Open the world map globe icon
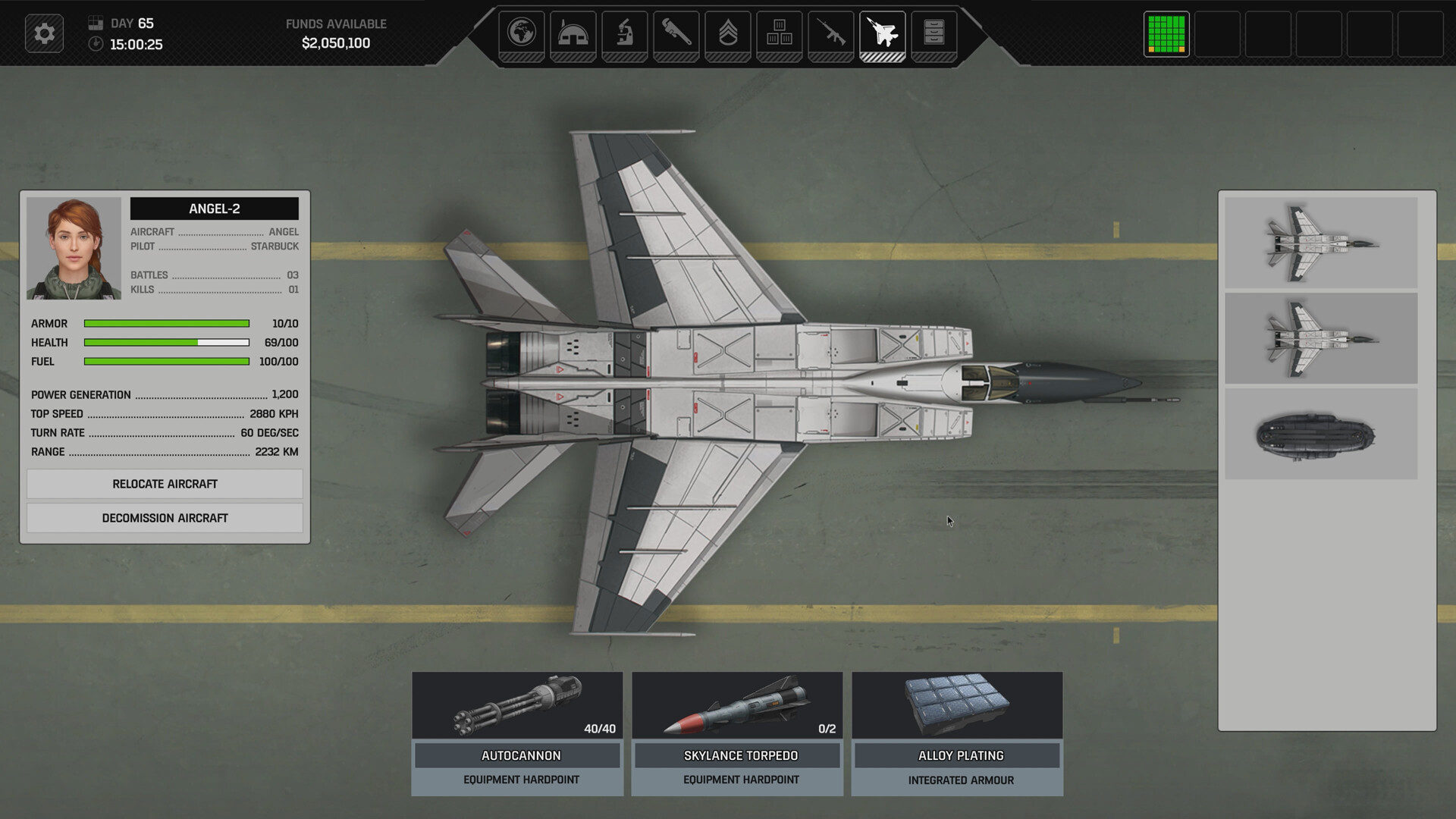Viewport: 1456px width, 819px height. coord(522,33)
